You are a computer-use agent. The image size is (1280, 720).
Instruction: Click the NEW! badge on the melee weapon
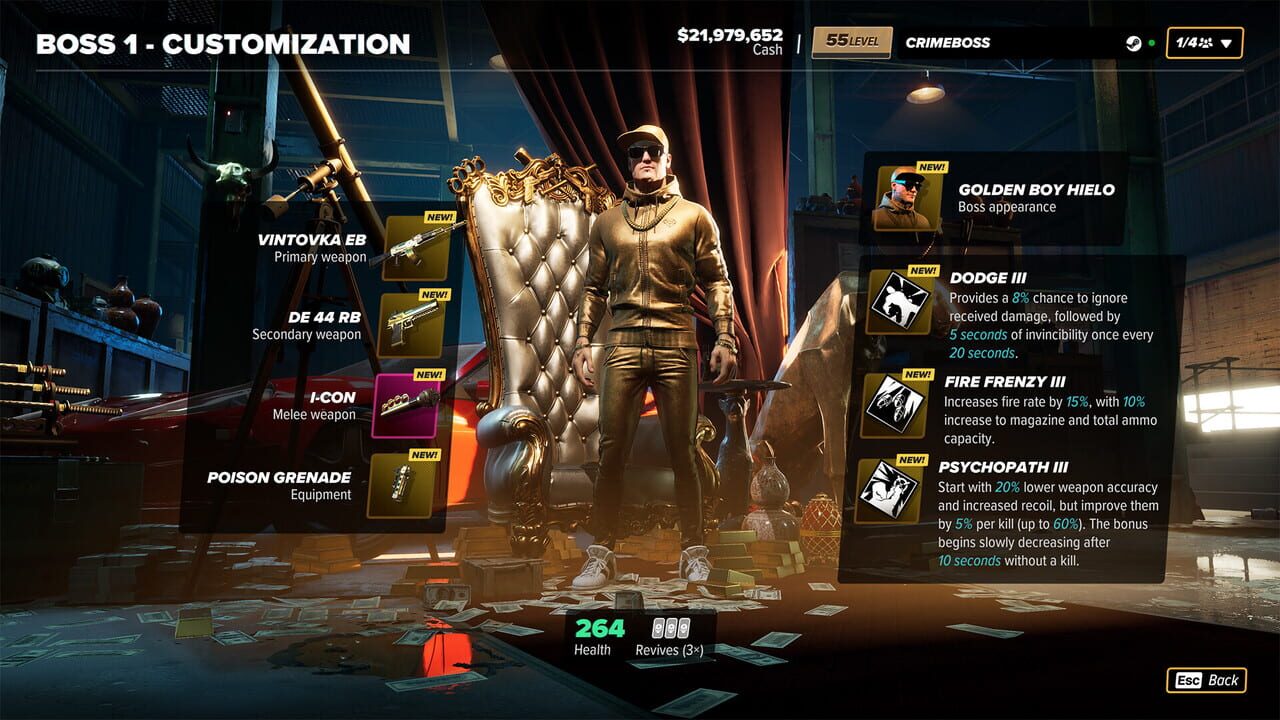pos(430,373)
